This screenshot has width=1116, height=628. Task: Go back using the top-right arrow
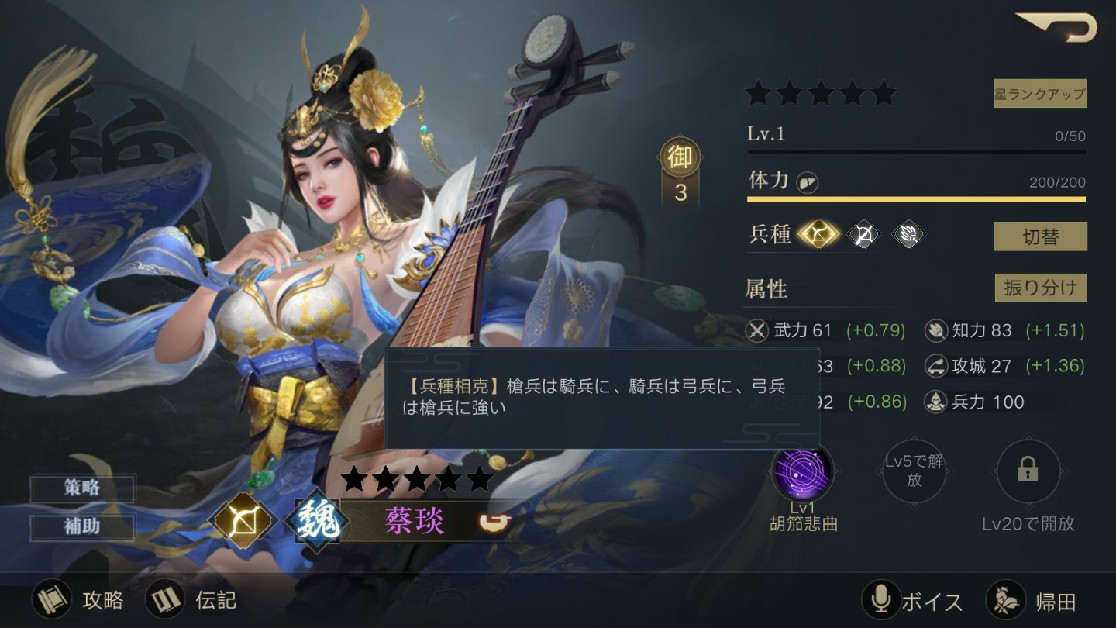1057,26
